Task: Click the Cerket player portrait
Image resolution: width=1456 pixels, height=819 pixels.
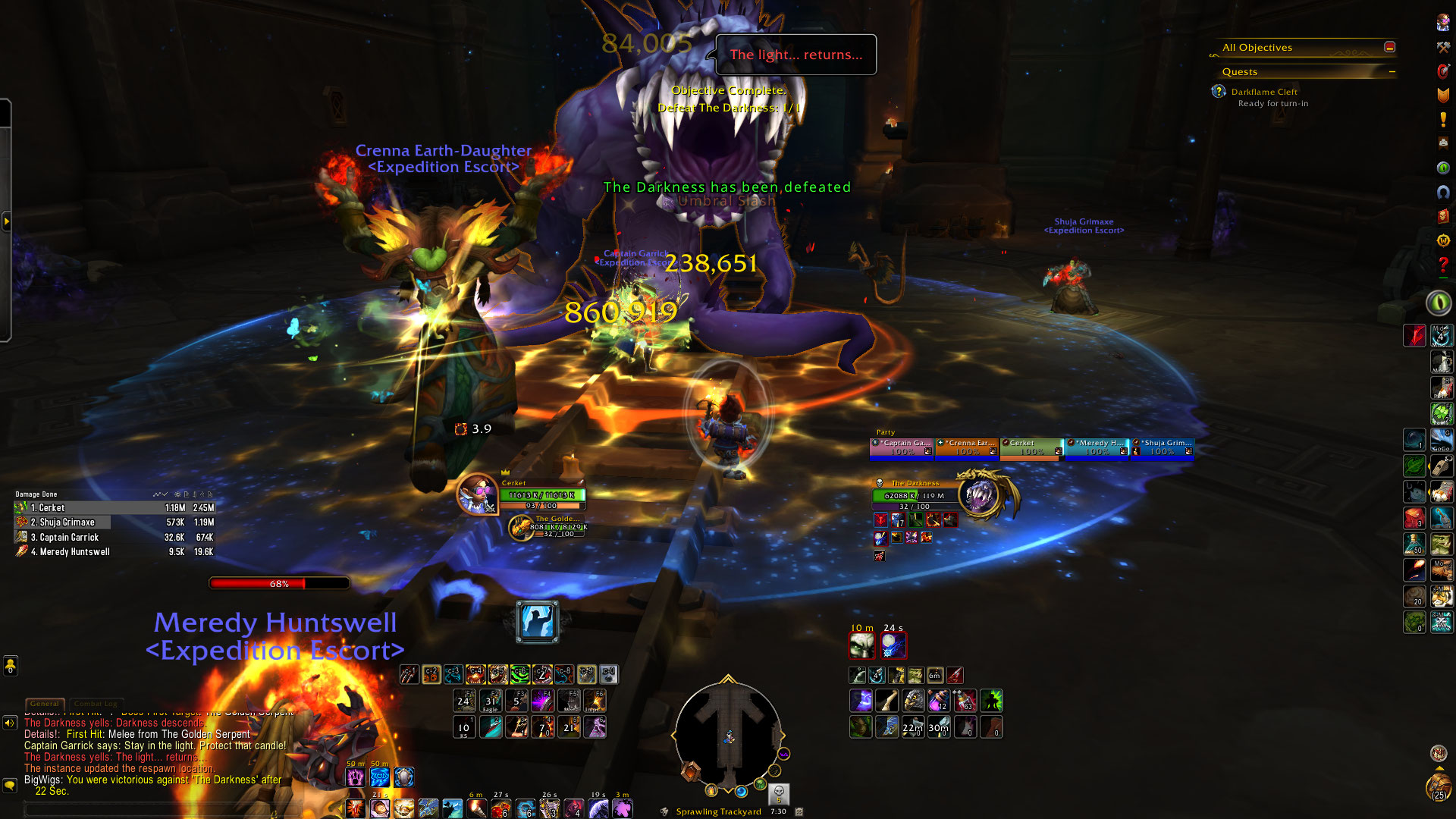Action: (477, 494)
